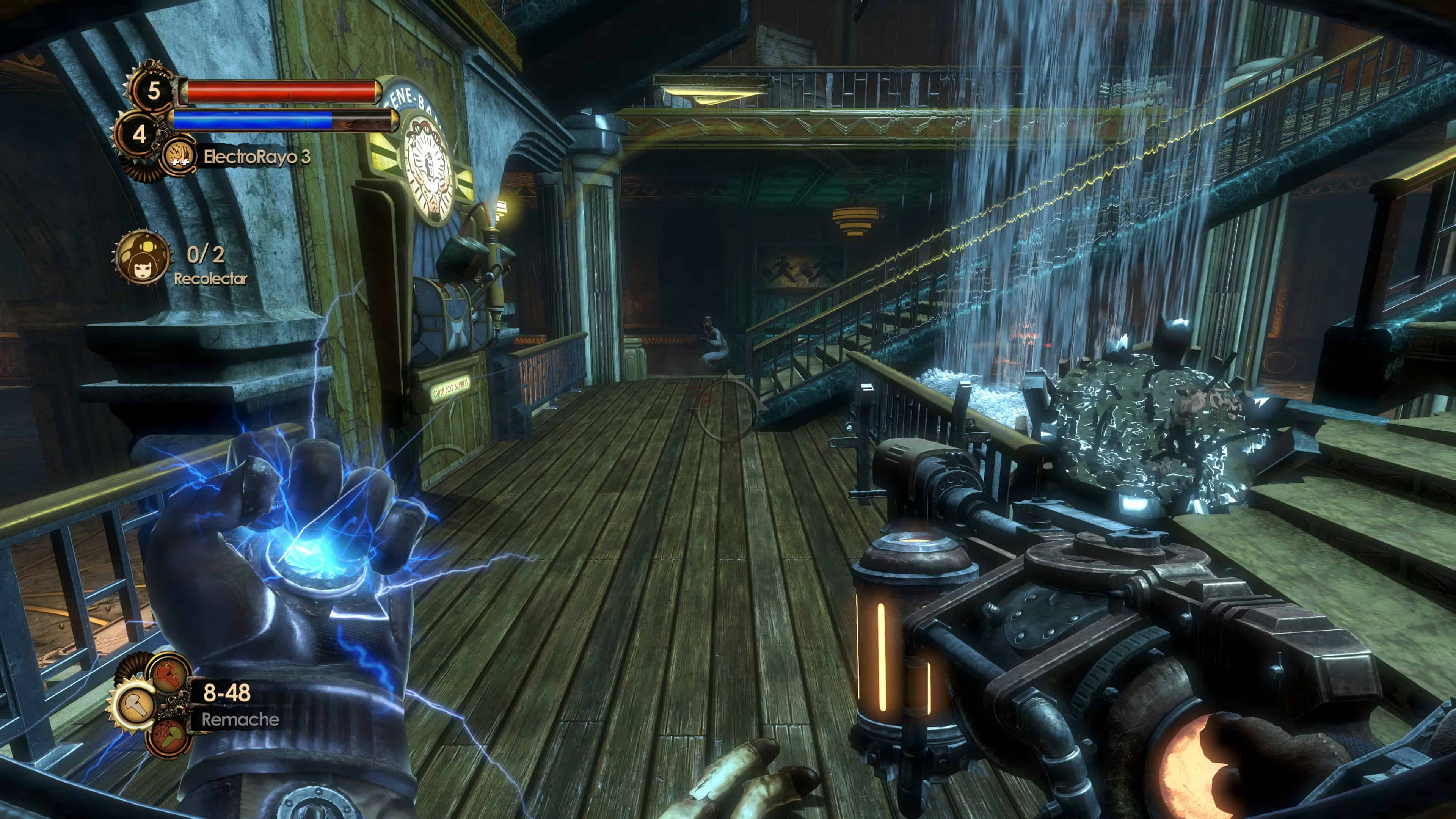
Task: Select the ElectroRayo 3 plasmid icon
Action: tap(179, 156)
